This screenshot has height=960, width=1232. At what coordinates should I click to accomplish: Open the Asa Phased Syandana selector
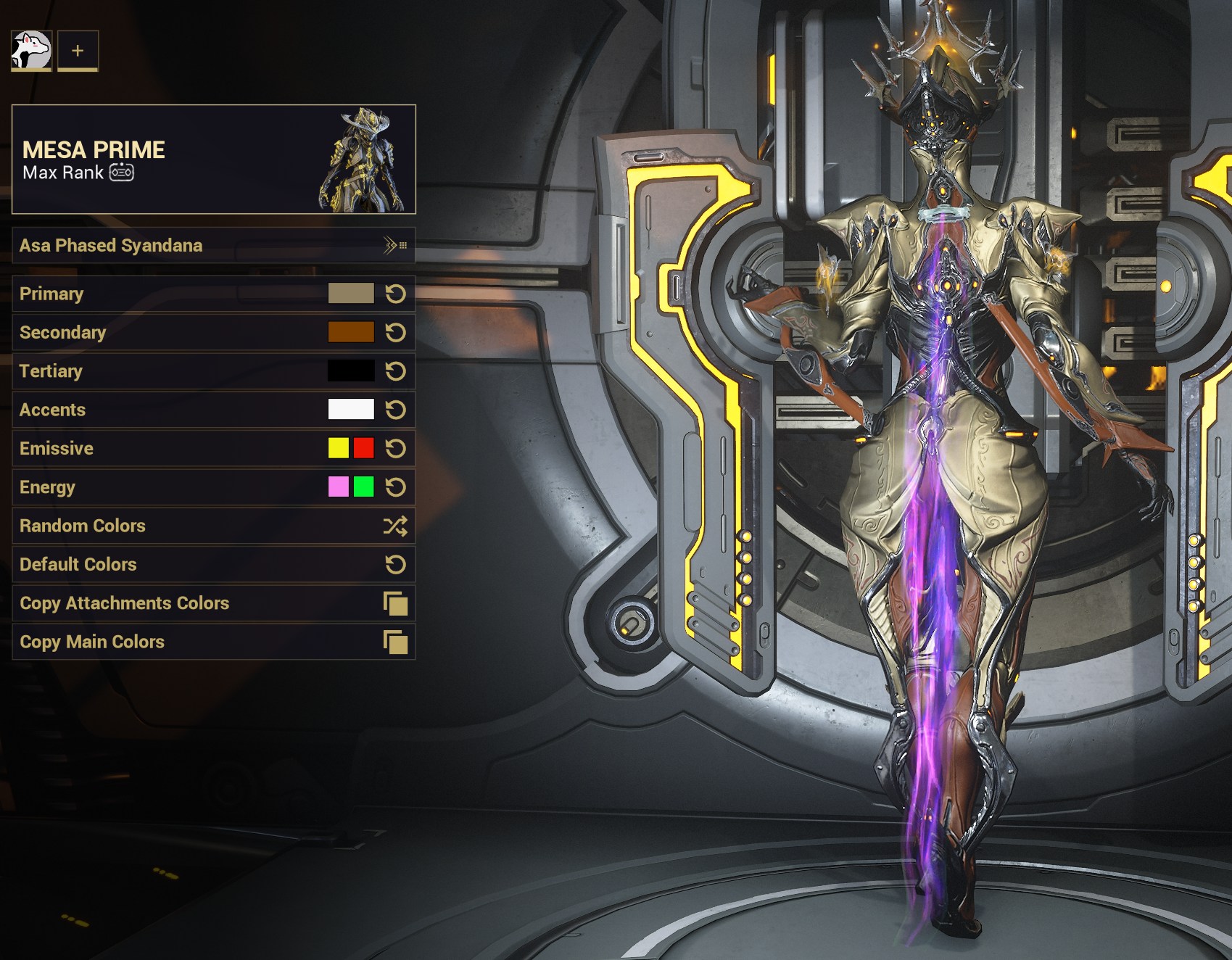point(213,246)
